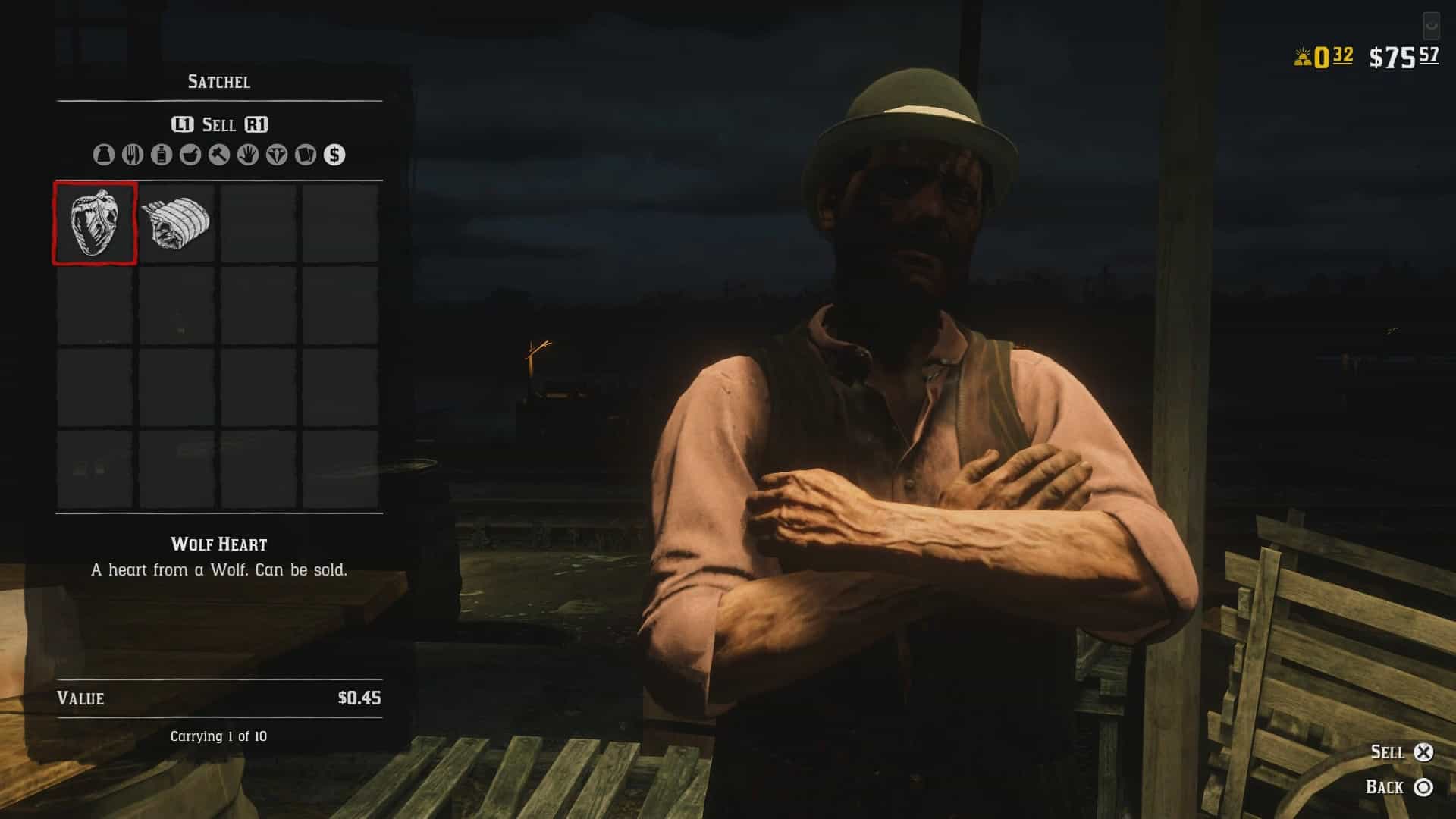This screenshot has height=819, width=1456.
Task: Click the Satchel panel title
Action: point(218,82)
